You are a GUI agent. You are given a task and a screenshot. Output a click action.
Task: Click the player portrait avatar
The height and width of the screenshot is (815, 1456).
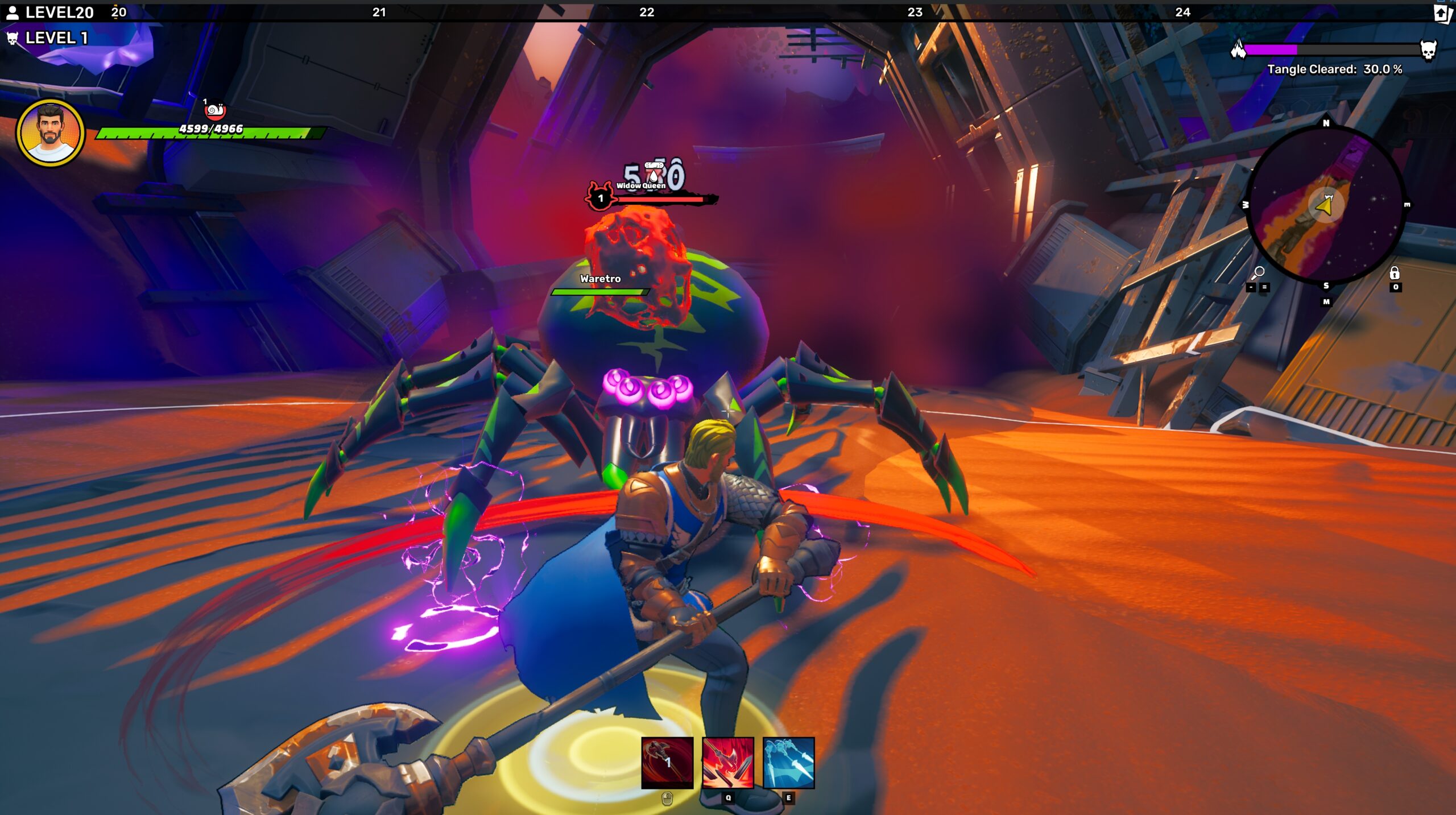pyautogui.click(x=51, y=133)
